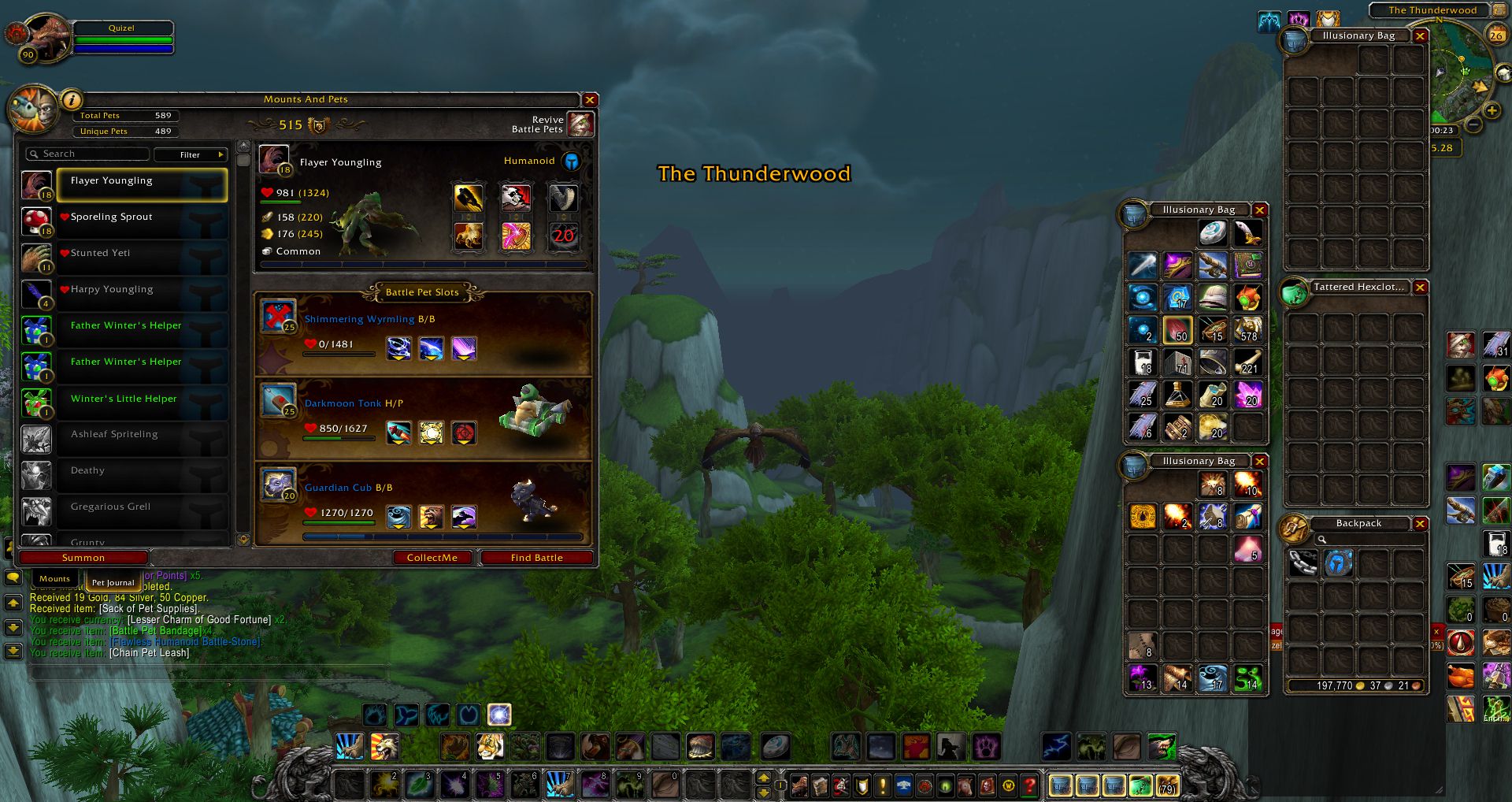
Task: Click the Backpack search field
Action: (1370, 540)
